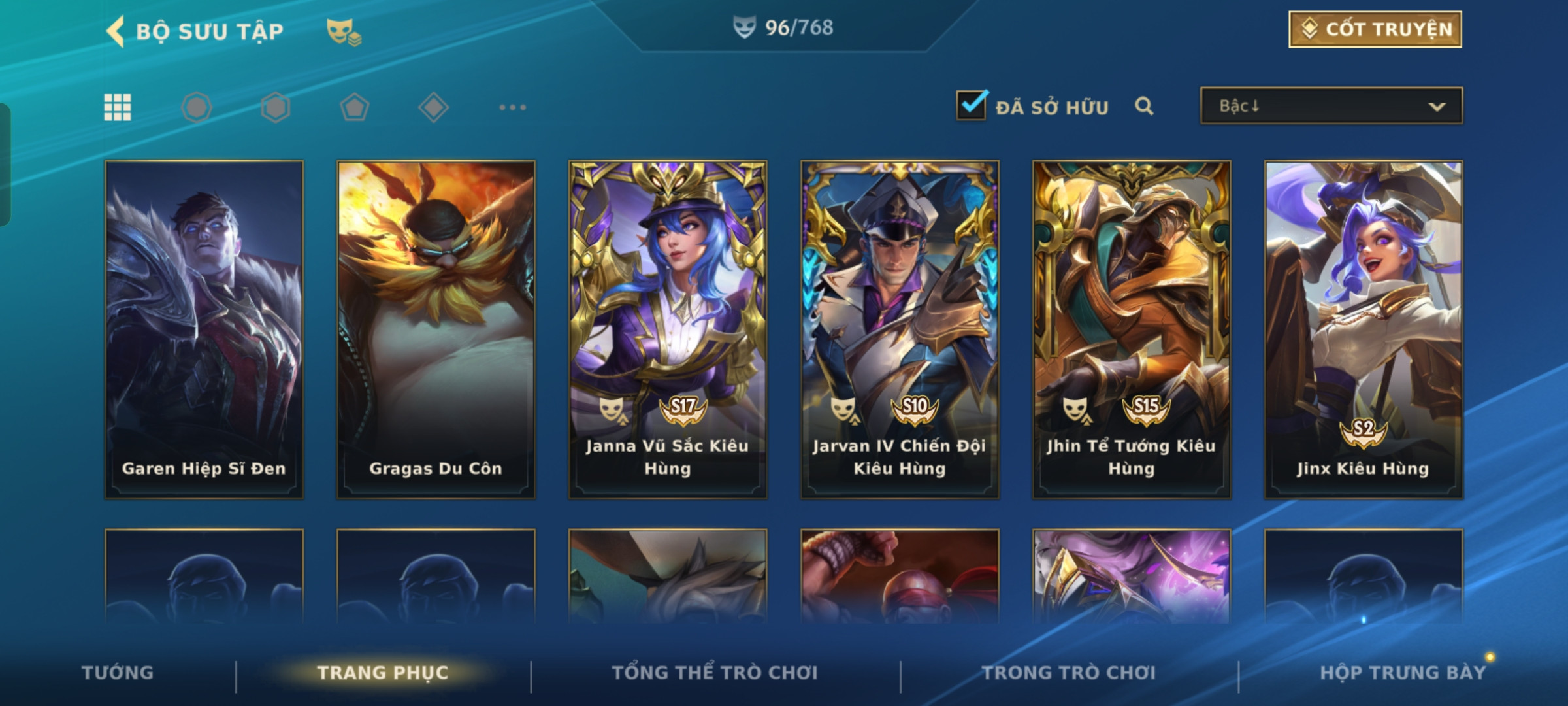Select the Garen Hiệp Sĩ Đen skin
This screenshot has width=1568, height=706.
(204, 329)
